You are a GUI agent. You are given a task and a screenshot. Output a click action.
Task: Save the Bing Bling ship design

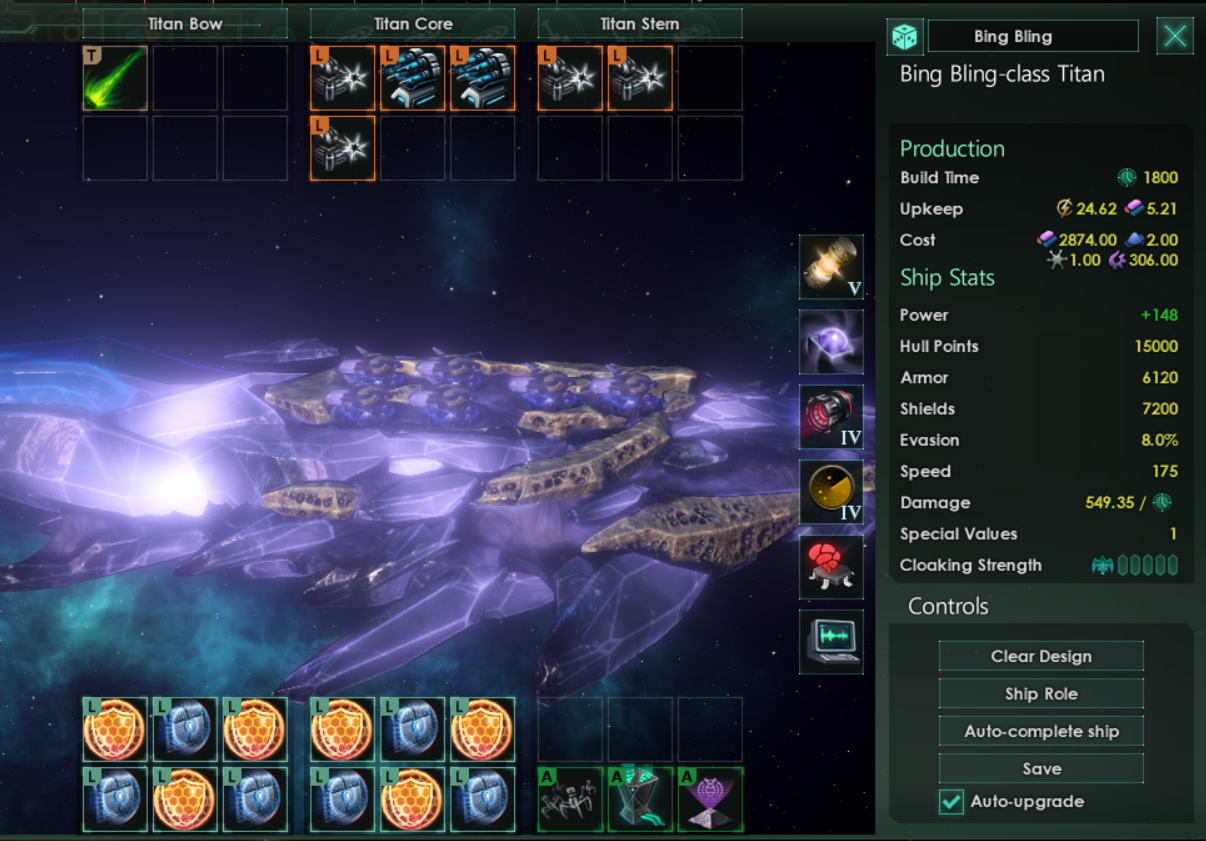coord(1041,769)
